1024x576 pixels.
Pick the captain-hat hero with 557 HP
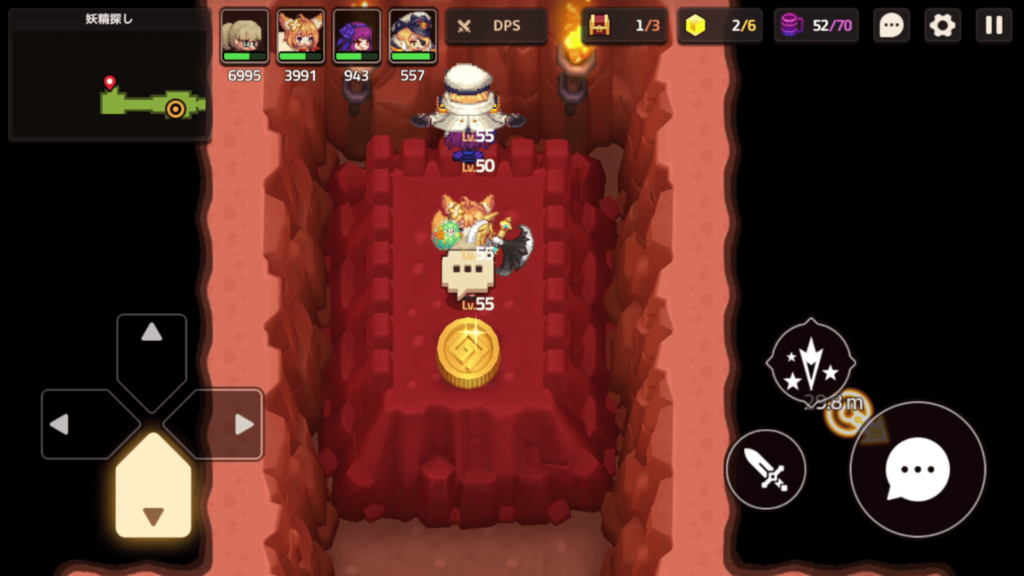[x=412, y=38]
